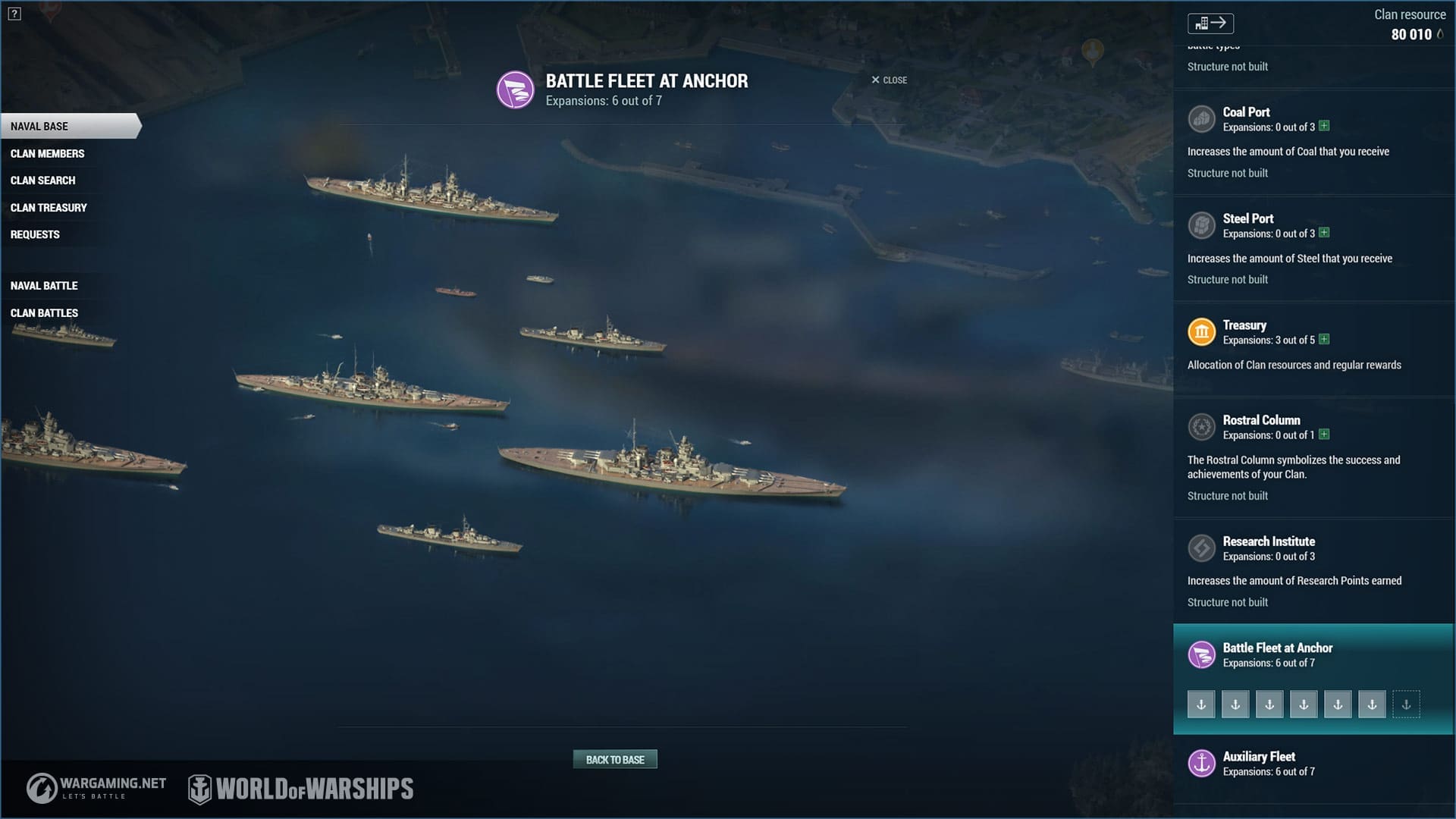Open the Clan Treasury

(x=49, y=208)
